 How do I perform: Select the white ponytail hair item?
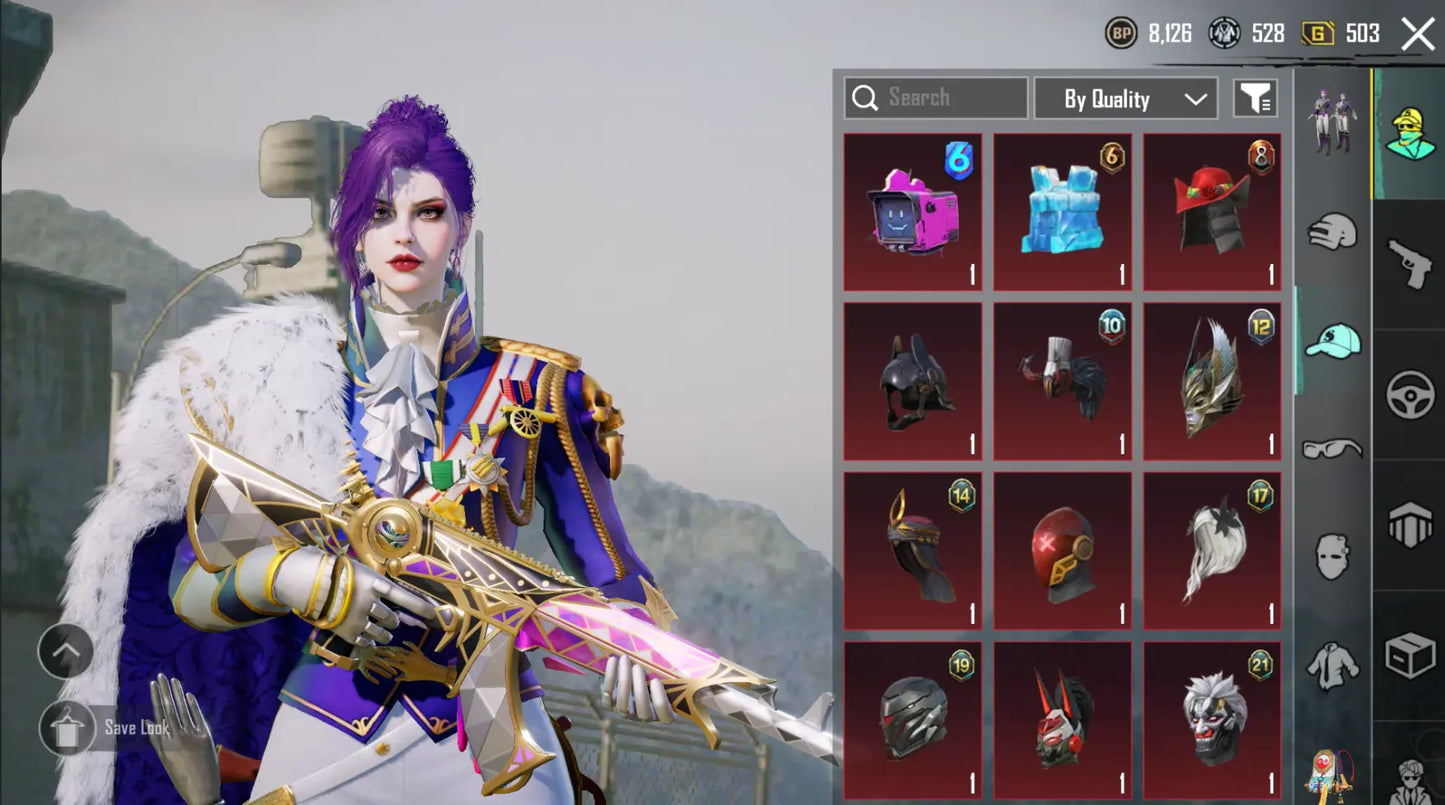(x=1212, y=551)
